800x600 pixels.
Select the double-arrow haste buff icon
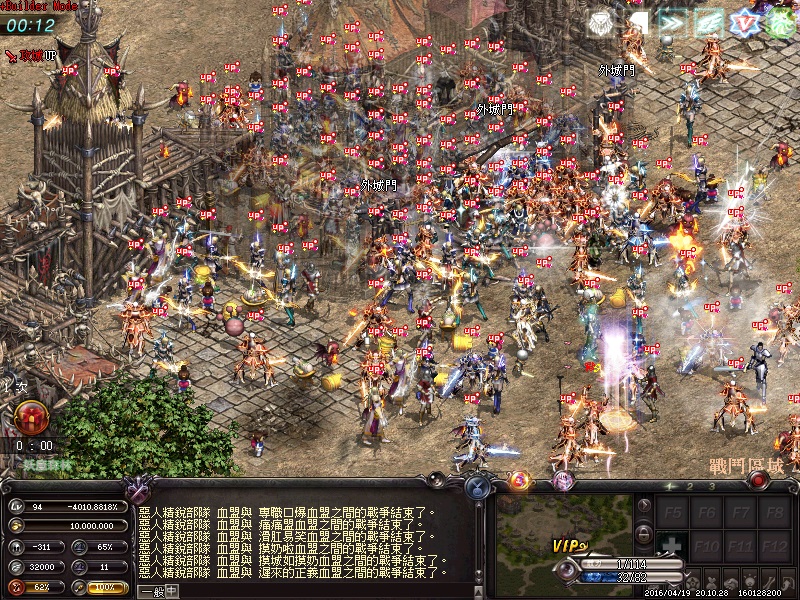pyautogui.click(x=672, y=24)
